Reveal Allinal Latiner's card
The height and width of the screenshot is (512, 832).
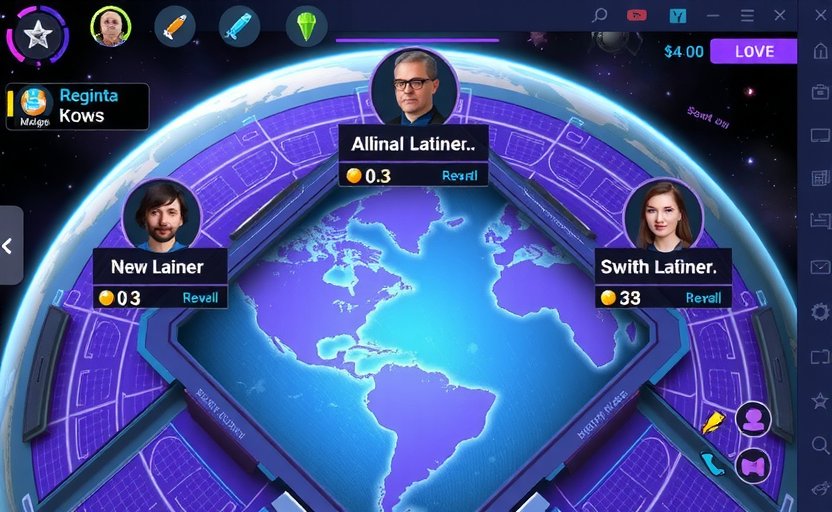(x=459, y=175)
